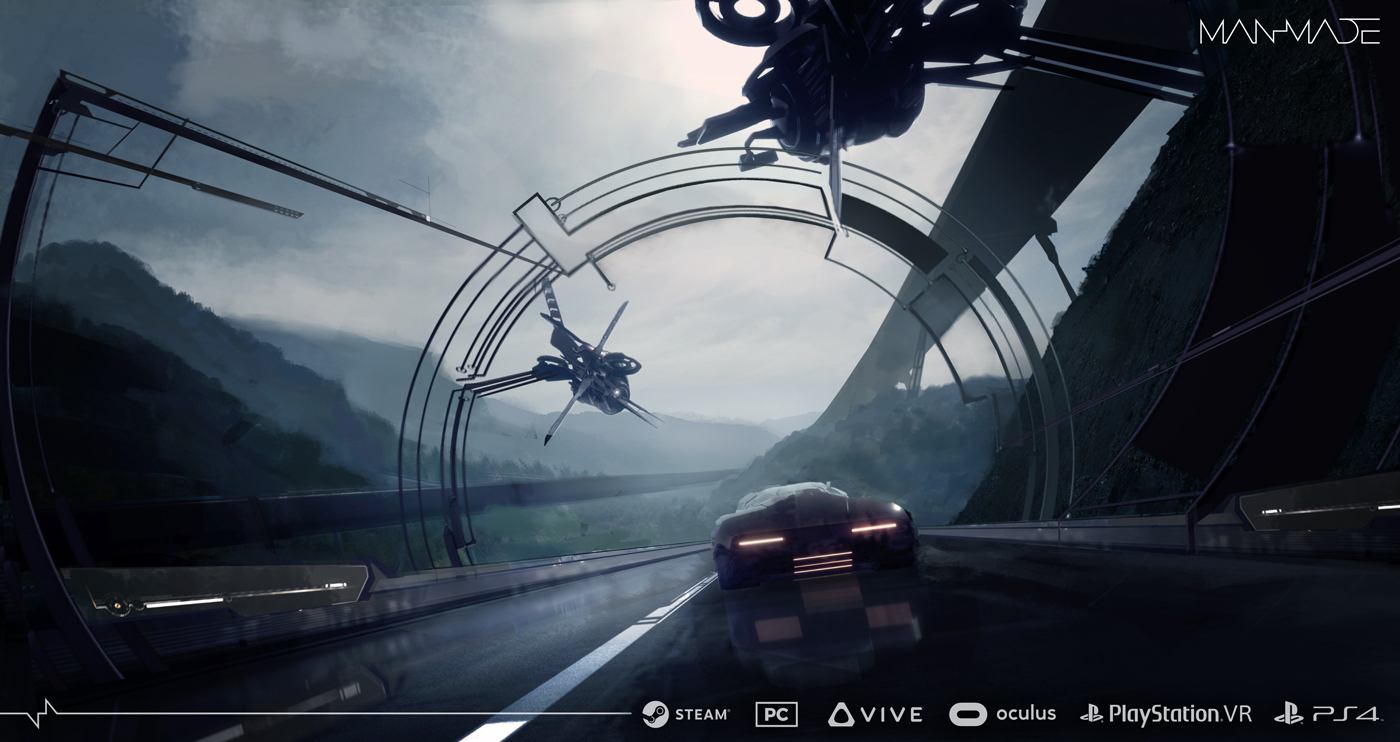Screen dimensions: 1400x742
Task: Select the Oculus logo
Action: coord(1002,714)
